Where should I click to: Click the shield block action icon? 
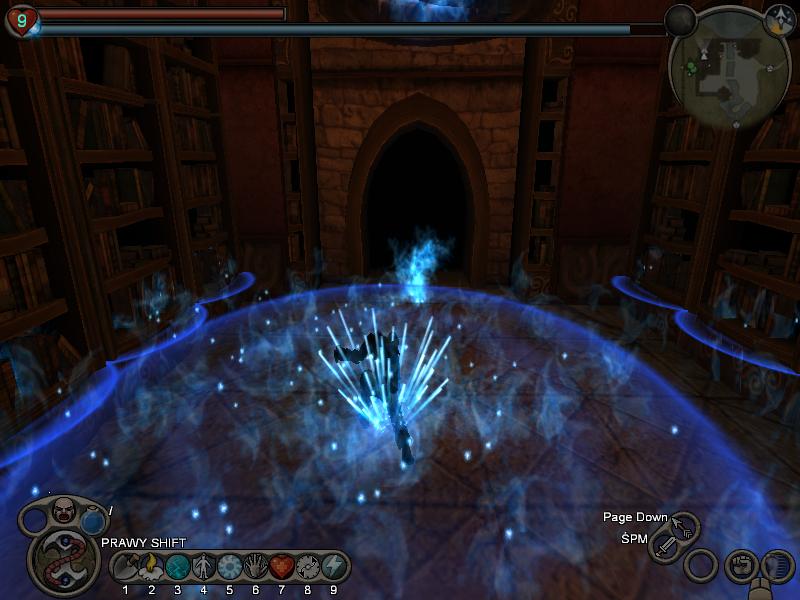776,568
